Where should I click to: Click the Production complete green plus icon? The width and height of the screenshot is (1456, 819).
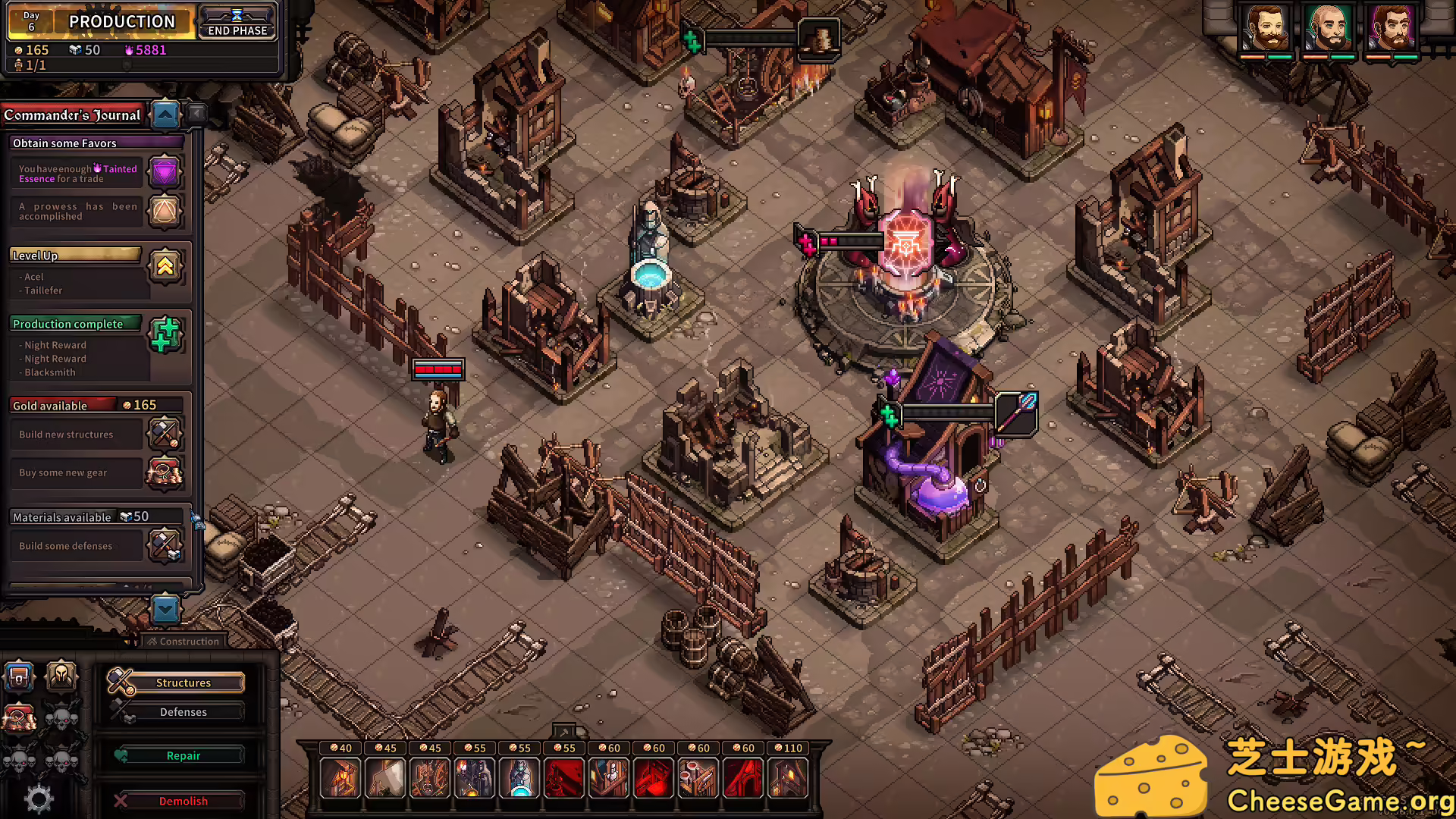[165, 334]
